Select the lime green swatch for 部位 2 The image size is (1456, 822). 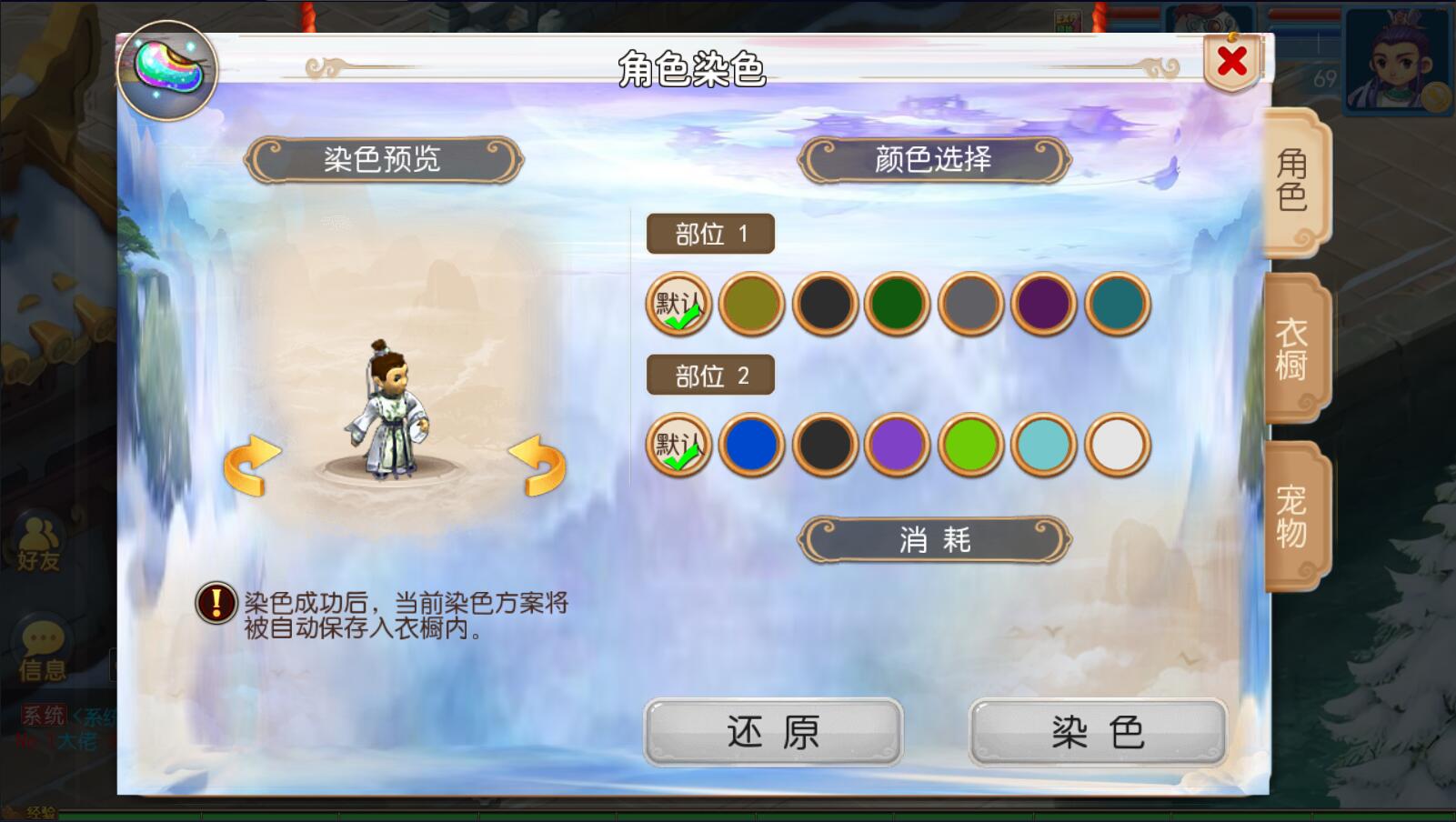pos(970,446)
